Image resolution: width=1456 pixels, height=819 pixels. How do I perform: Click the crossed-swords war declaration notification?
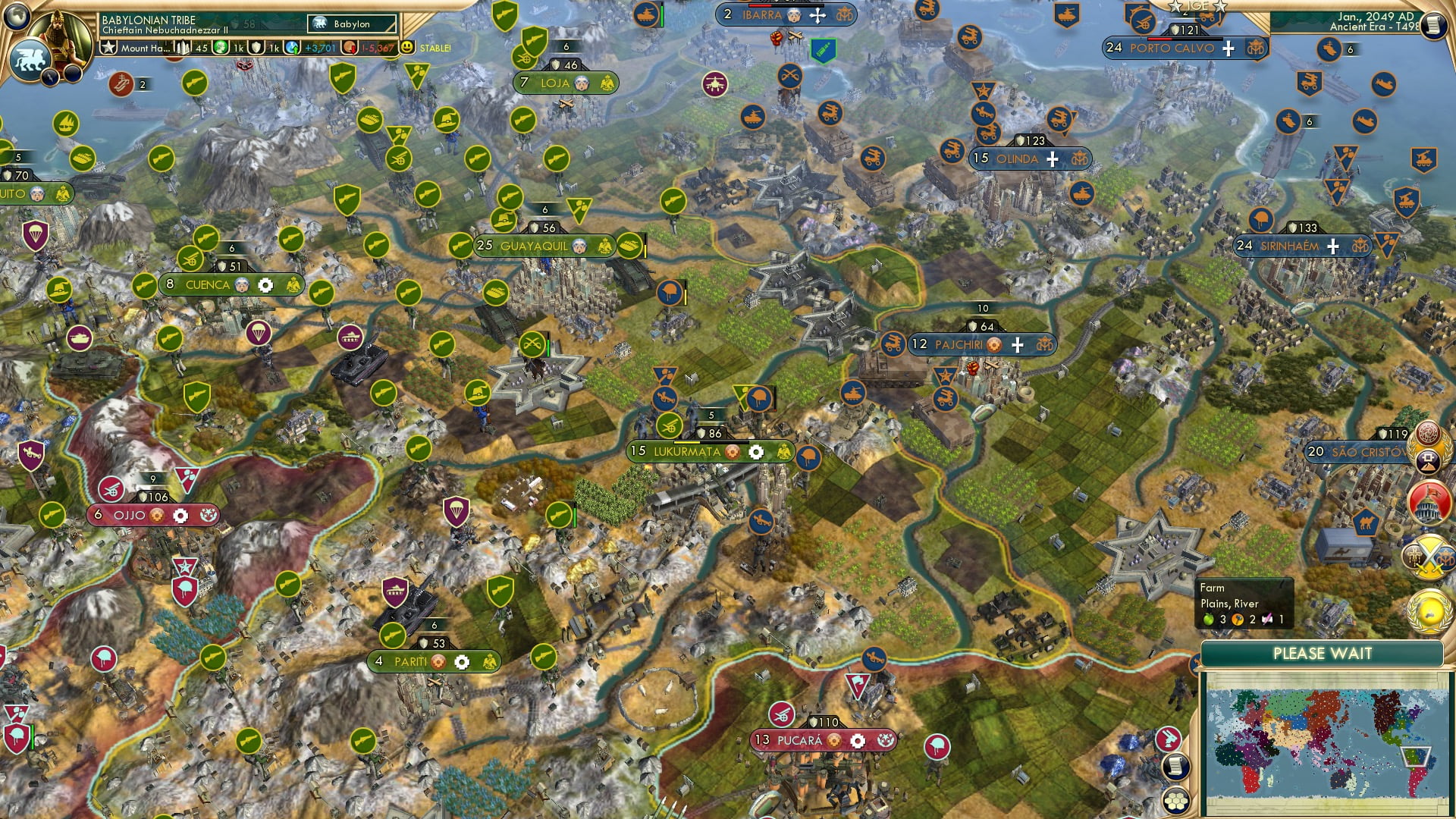coord(1428,555)
